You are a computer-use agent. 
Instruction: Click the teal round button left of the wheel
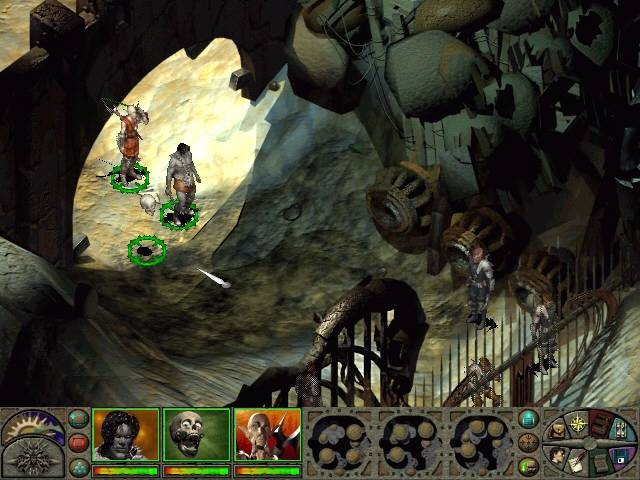tap(528, 418)
